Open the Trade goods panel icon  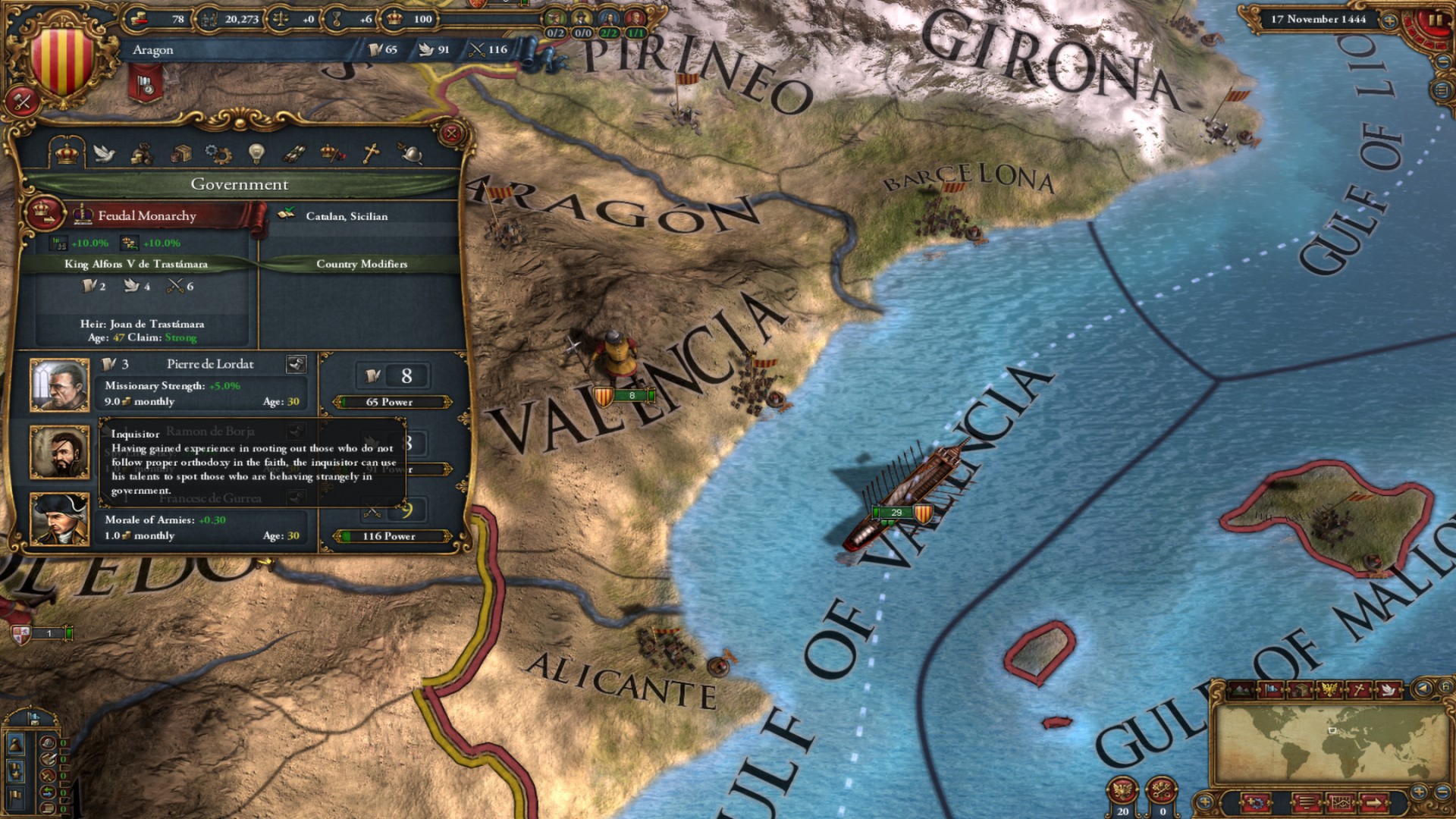click(180, 154)
